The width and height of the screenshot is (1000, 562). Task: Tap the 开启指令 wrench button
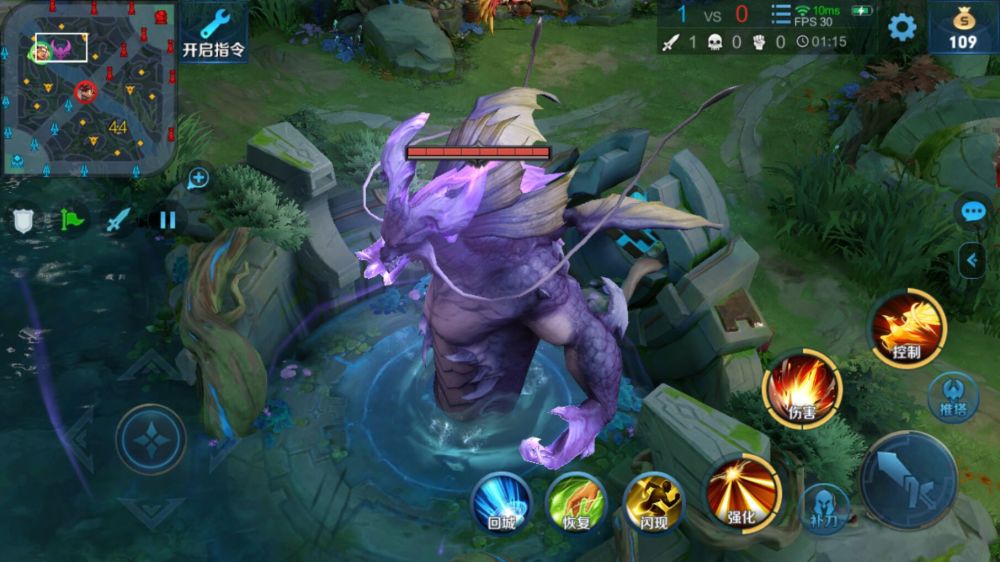pyautogui.click(x=213, y=30)
